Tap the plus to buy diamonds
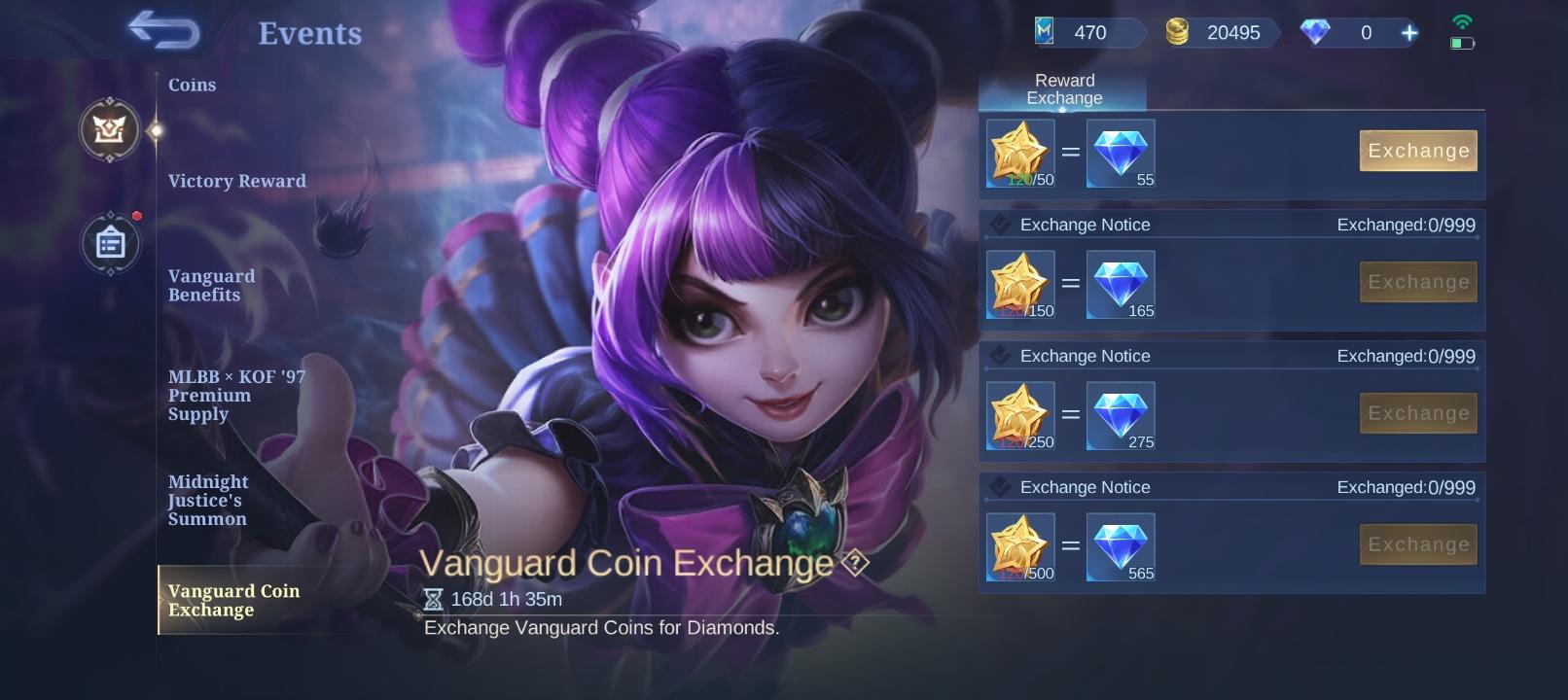Screen dimensions: 1568x700 (1408, 32)
